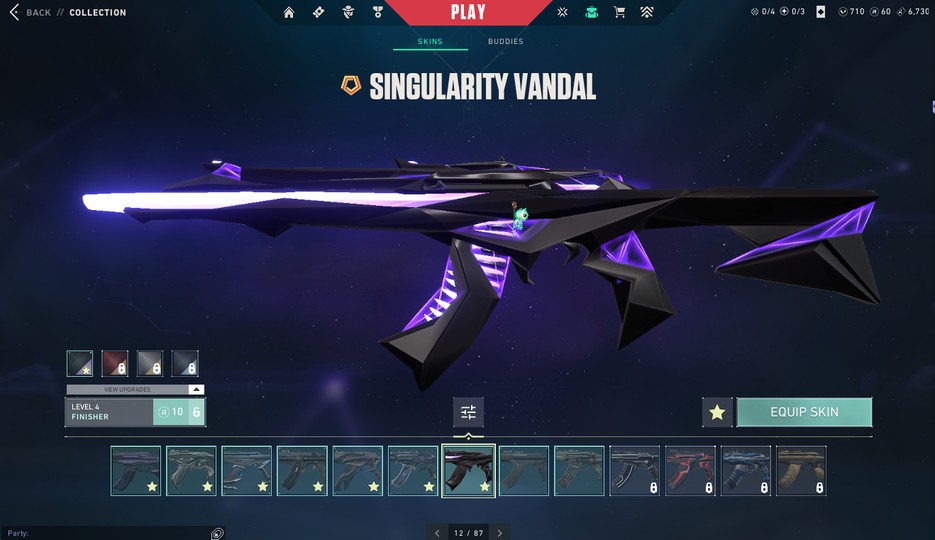The width and height of the screenshot is (935, 540).
Task: Open the home icon in top navigation
Action: [289, 12]
